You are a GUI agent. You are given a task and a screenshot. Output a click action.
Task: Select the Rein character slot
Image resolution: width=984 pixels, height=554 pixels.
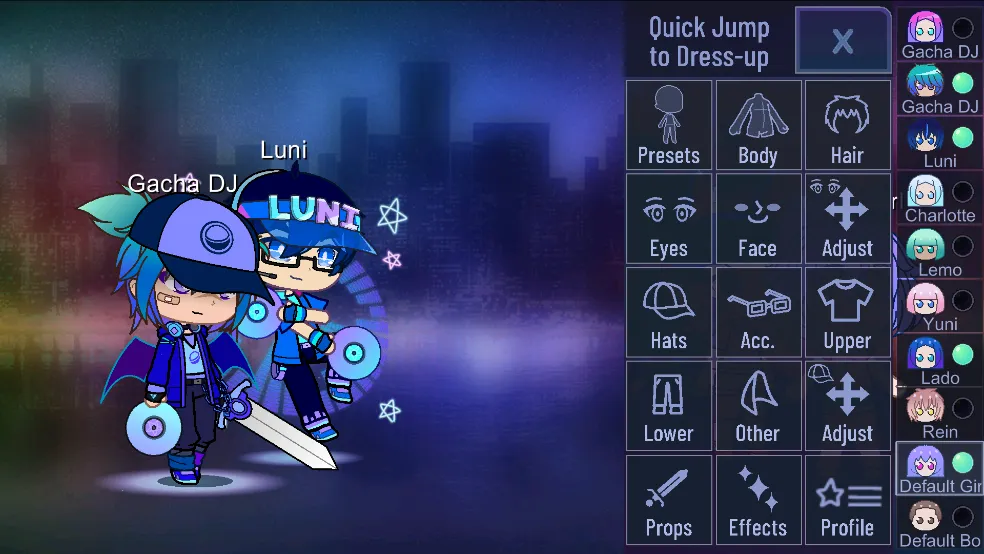pos(926,411)
